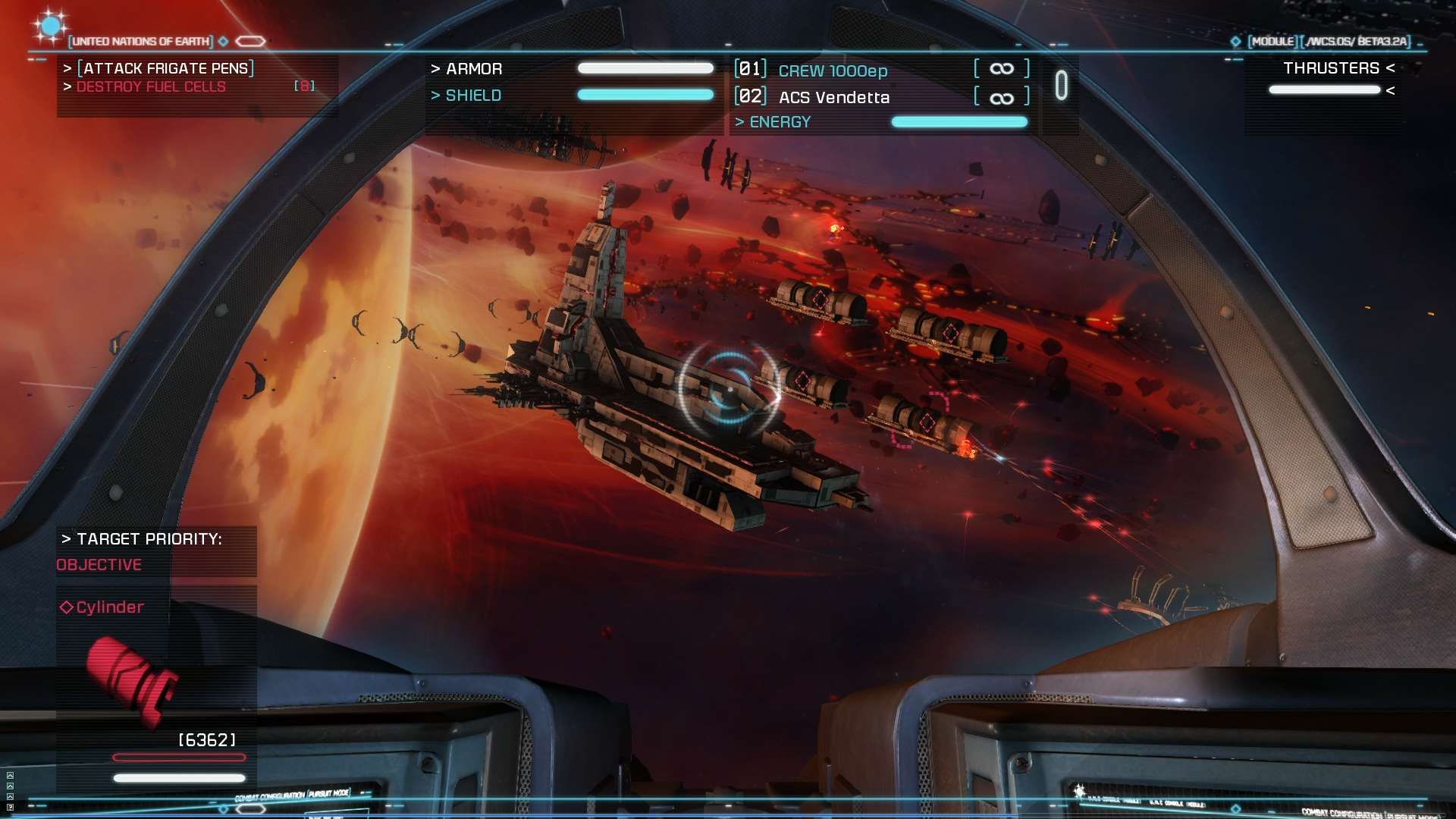Click the DESTROY FUEL CELLS objective
This screenshot has height=819, width=1456.
(x=151, y=86)
